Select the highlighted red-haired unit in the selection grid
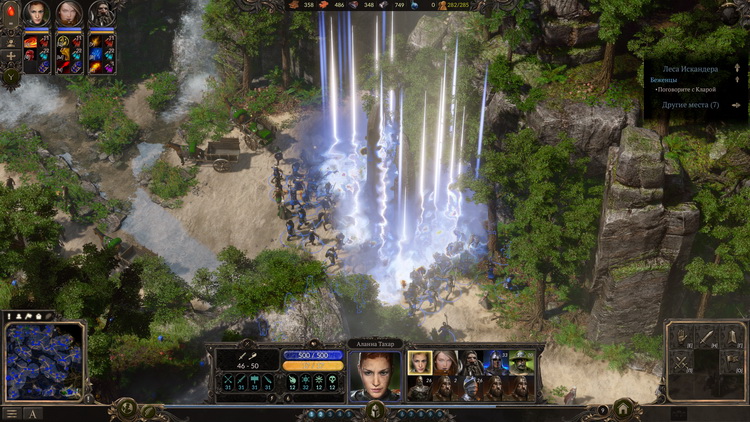750x422 pixels. click(420, 362)
